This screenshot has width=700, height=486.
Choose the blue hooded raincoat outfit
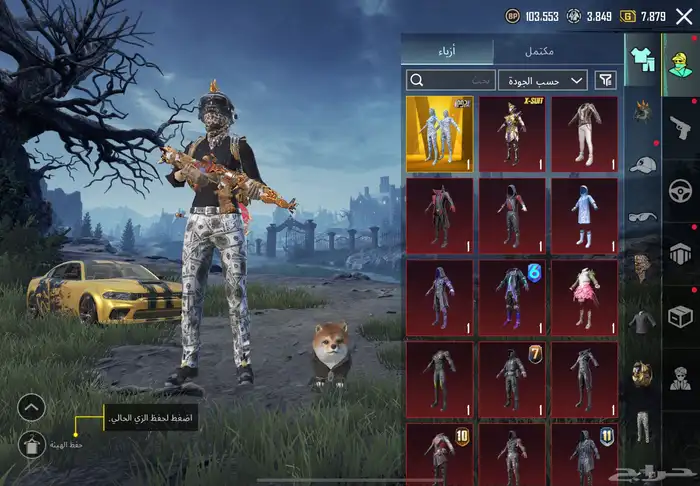pyautogui.click(x=585, y=212)
